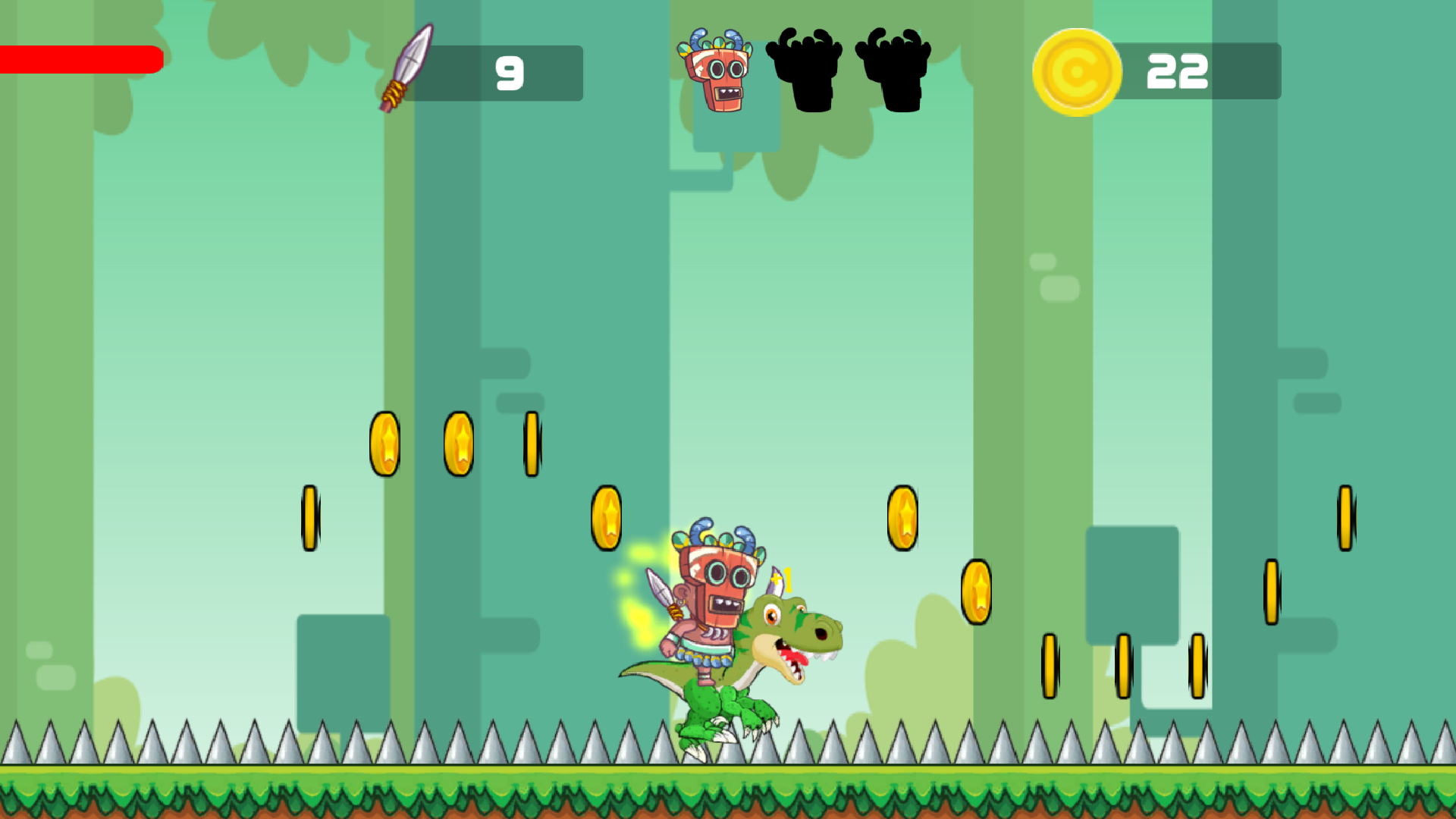Click the red health bar
1456x819 pixels.
tap(81, 58)
